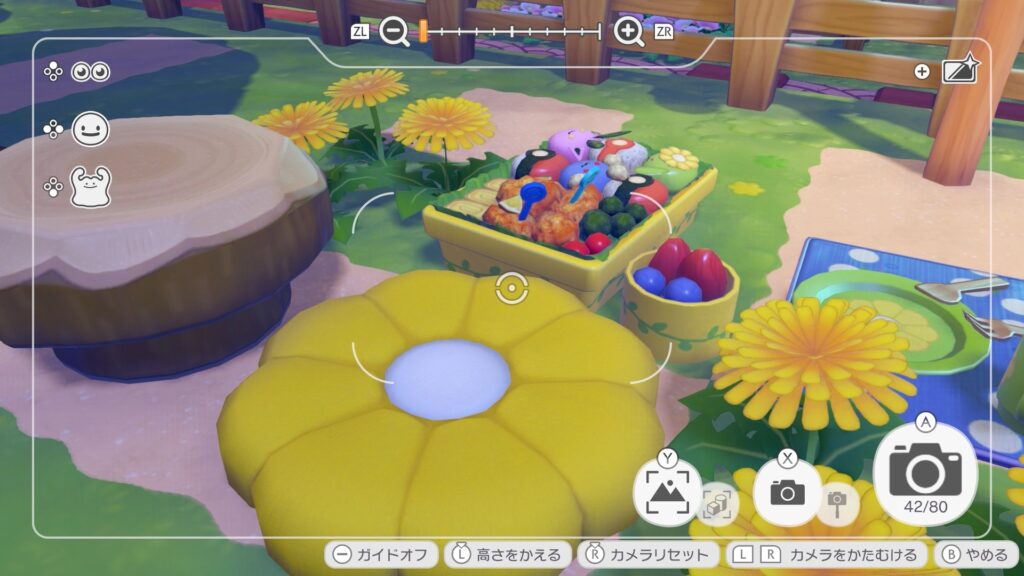Choose the faded camera-on-stick mode icon
Viewport: 1024px width, 576px height.
[x=836, y=503]
